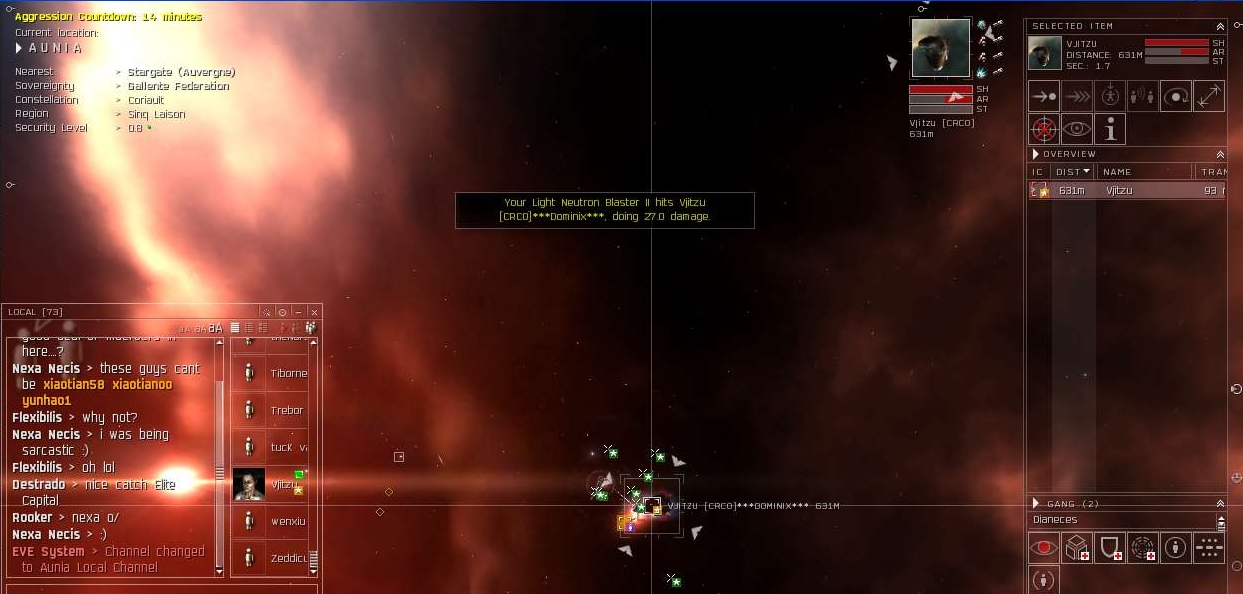The image size is (1243, 594).
Task: Minimize the Local chat window
Action: (x=299, y=312)
